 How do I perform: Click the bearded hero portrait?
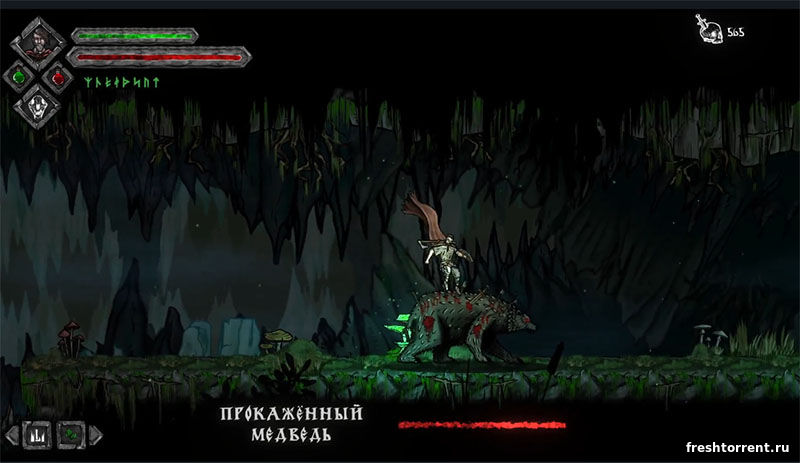pyautogui.click(x=38, y=42)
